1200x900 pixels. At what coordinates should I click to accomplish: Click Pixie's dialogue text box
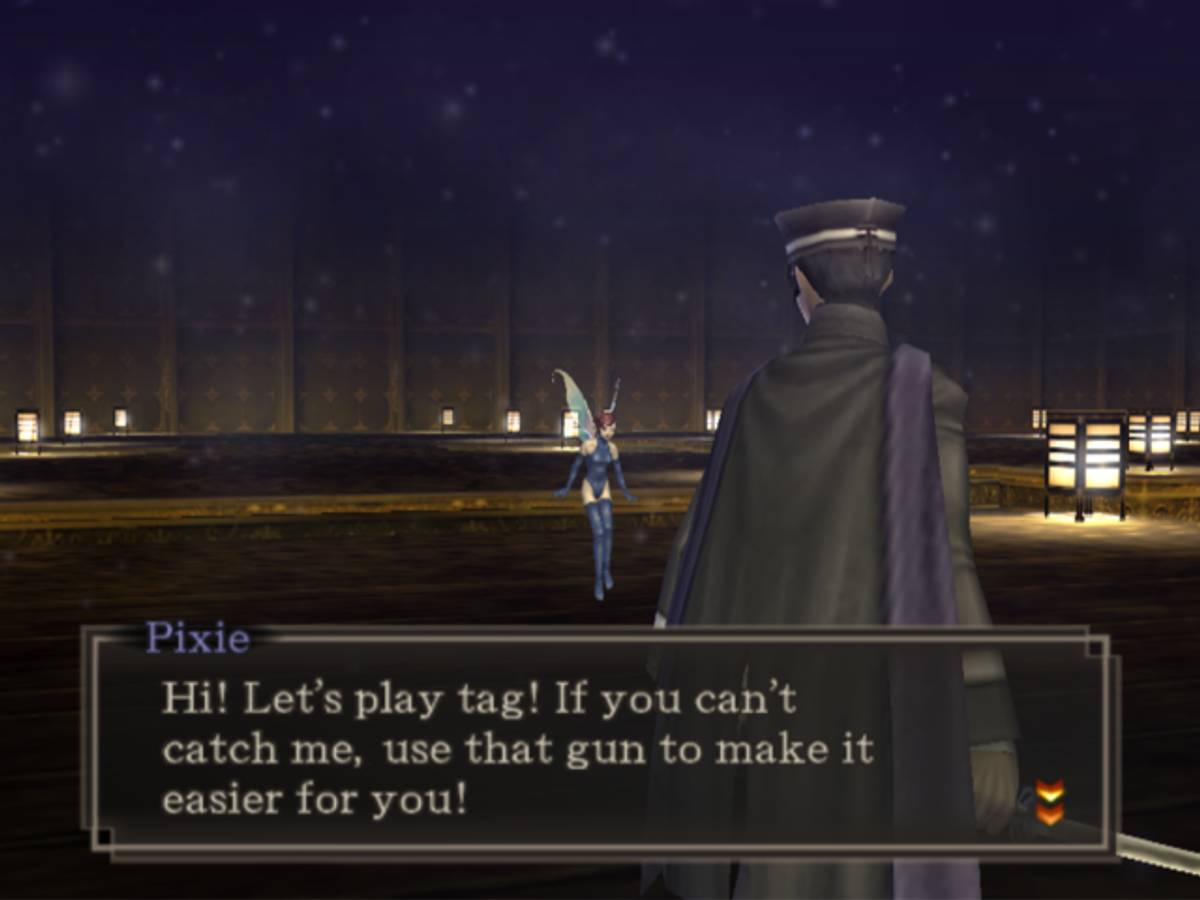point(600,745)
